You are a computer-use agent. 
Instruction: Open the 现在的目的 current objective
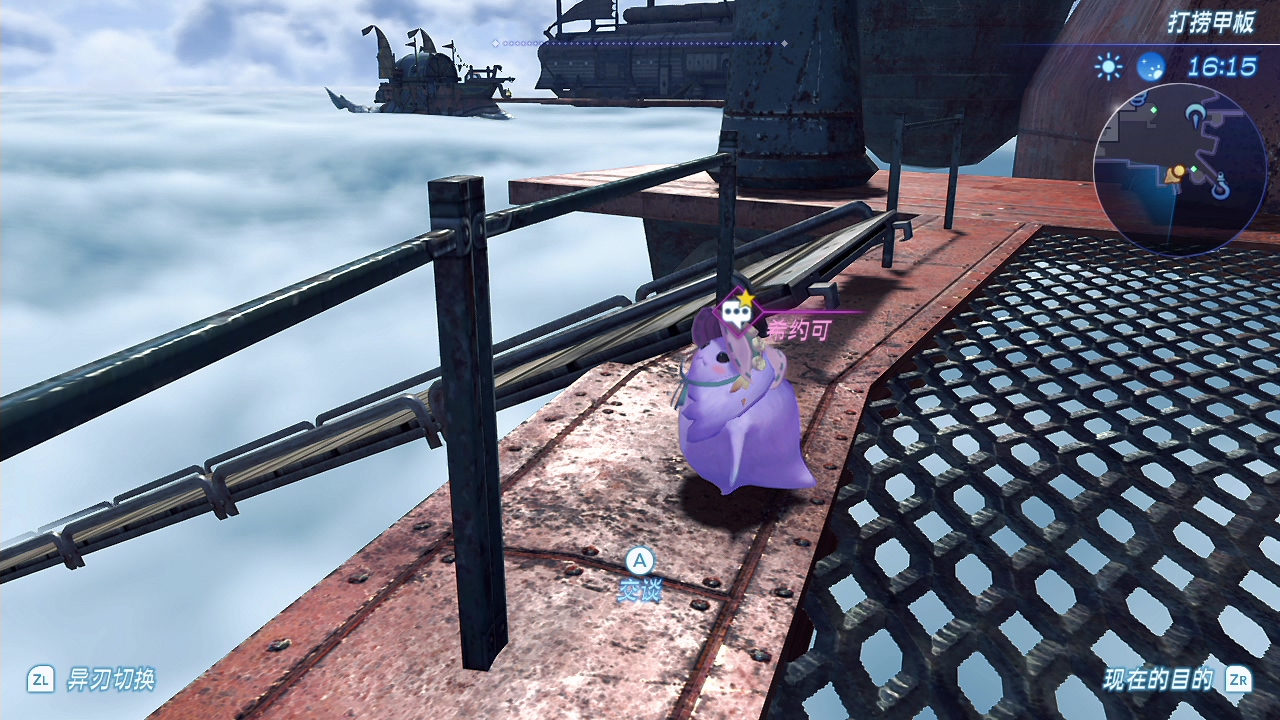1158,680
